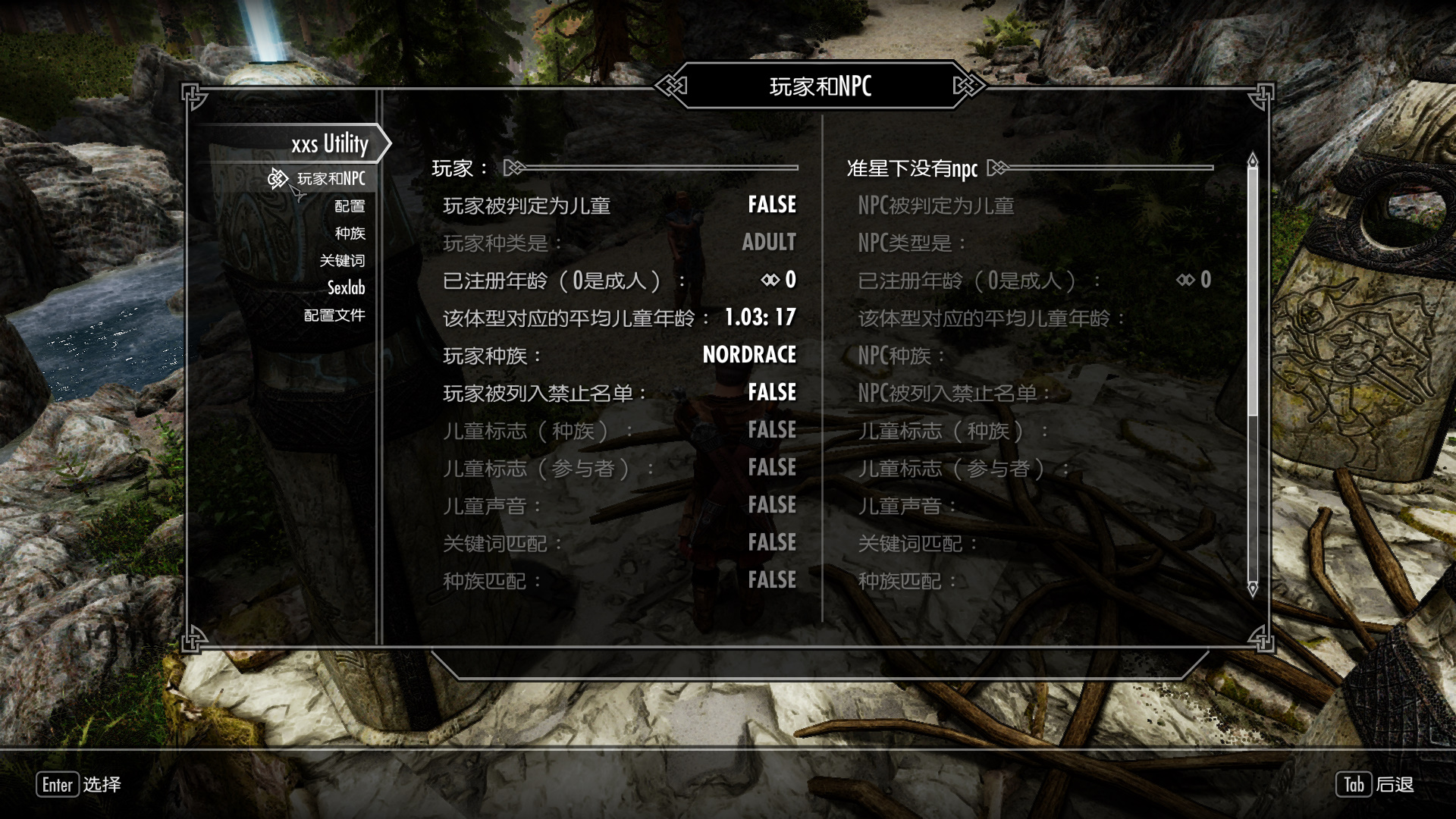Click the 选择 confirm prompt
Screen dimensions: 1456x819
pyautogui.click(x=79, y=785)
